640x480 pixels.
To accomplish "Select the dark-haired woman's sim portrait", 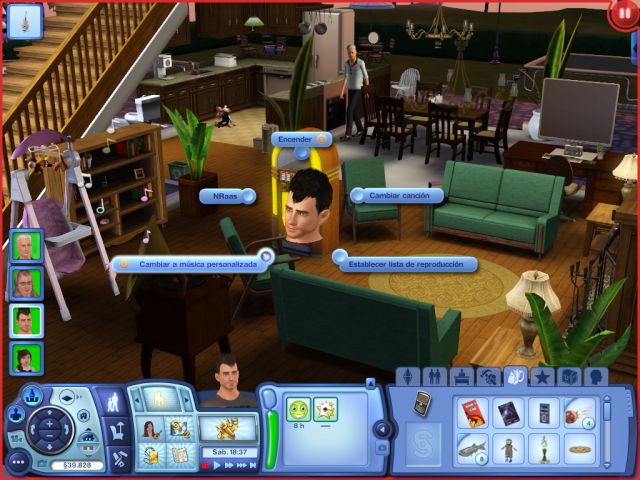I will (x=26, y=357).
